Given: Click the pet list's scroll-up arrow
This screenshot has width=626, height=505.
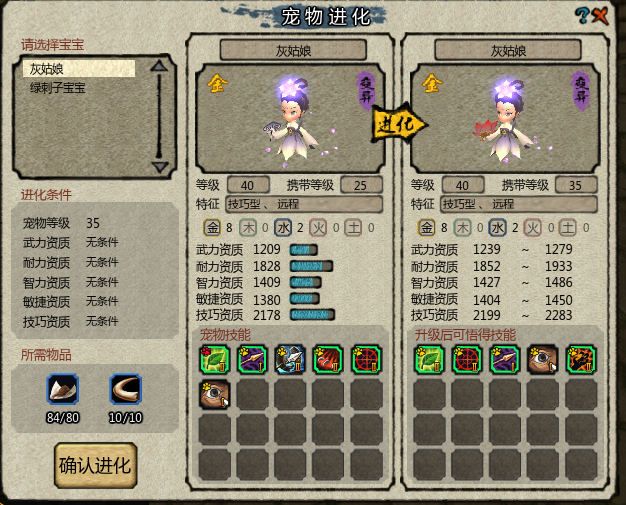Looking at the screenshot, I should [x=158, y=68].
